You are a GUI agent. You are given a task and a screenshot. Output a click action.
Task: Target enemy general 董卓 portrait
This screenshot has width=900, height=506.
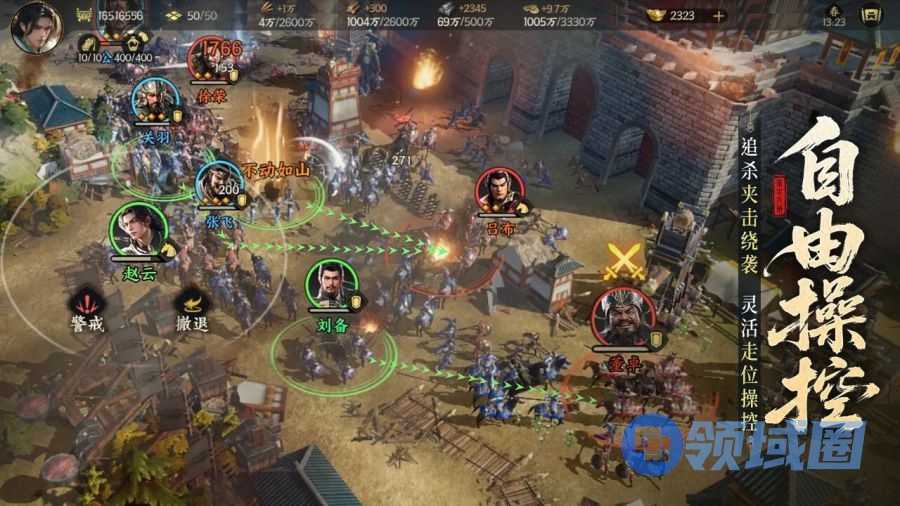pos(621,318)
